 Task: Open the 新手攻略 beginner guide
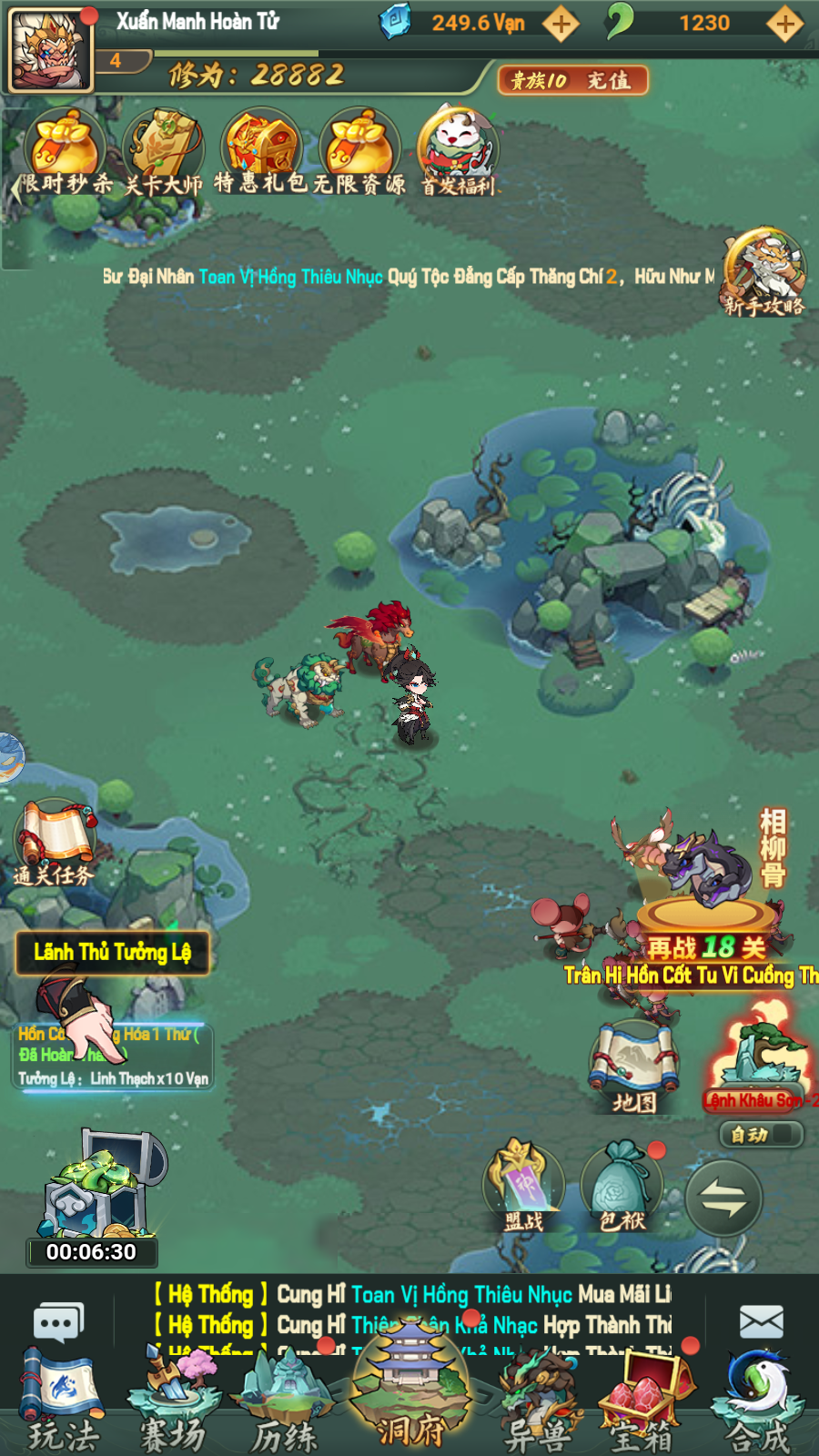(x=764, y=271)
